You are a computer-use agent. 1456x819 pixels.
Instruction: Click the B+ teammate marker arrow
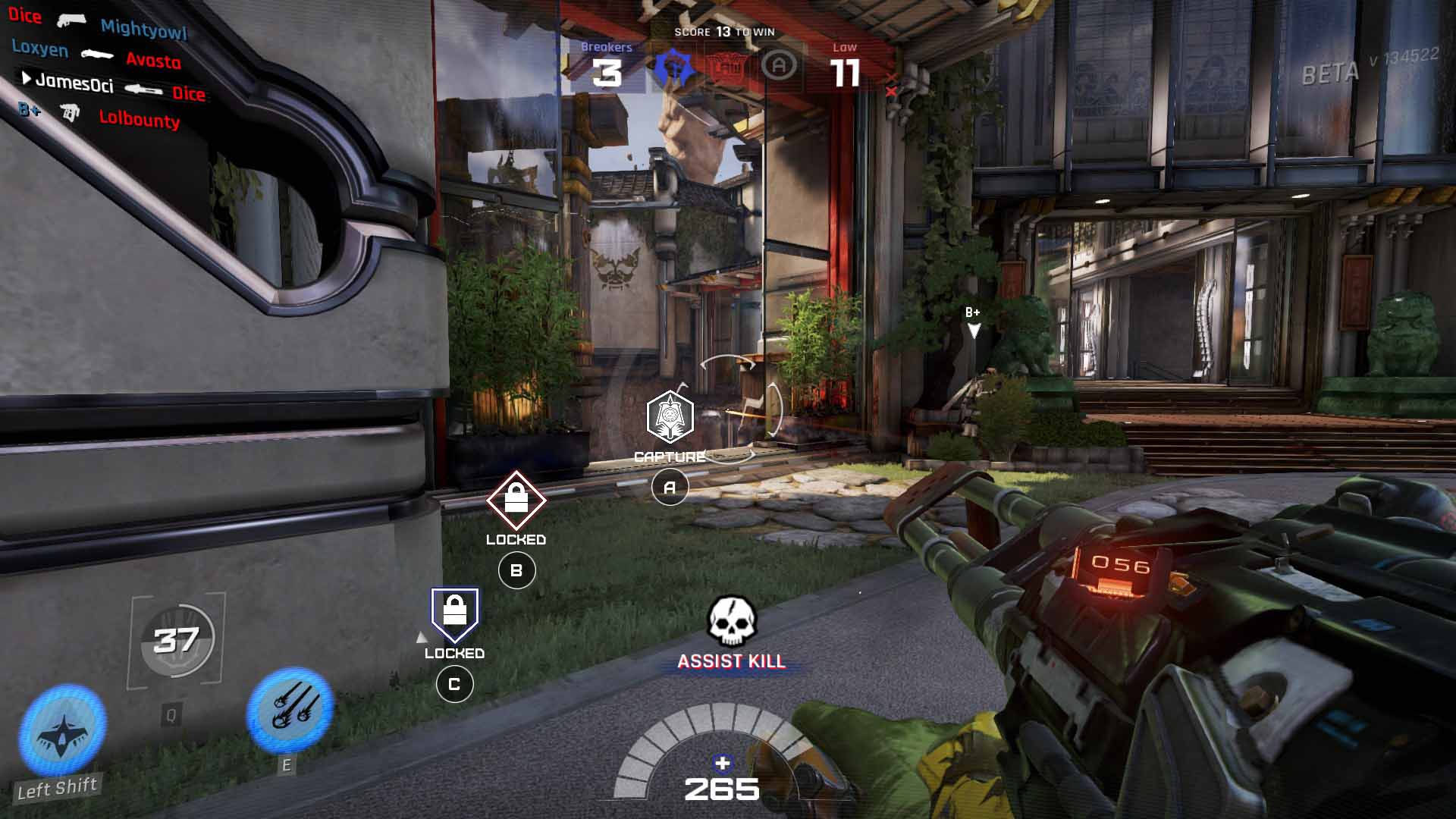(974, 329)
